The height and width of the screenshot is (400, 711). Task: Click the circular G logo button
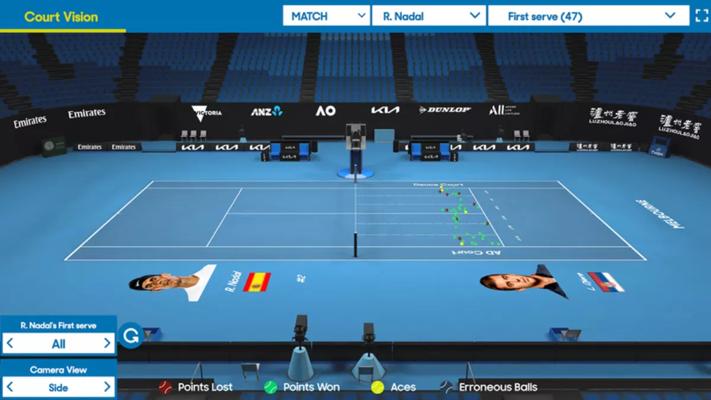pyautogui.click(x=130, y=336)
